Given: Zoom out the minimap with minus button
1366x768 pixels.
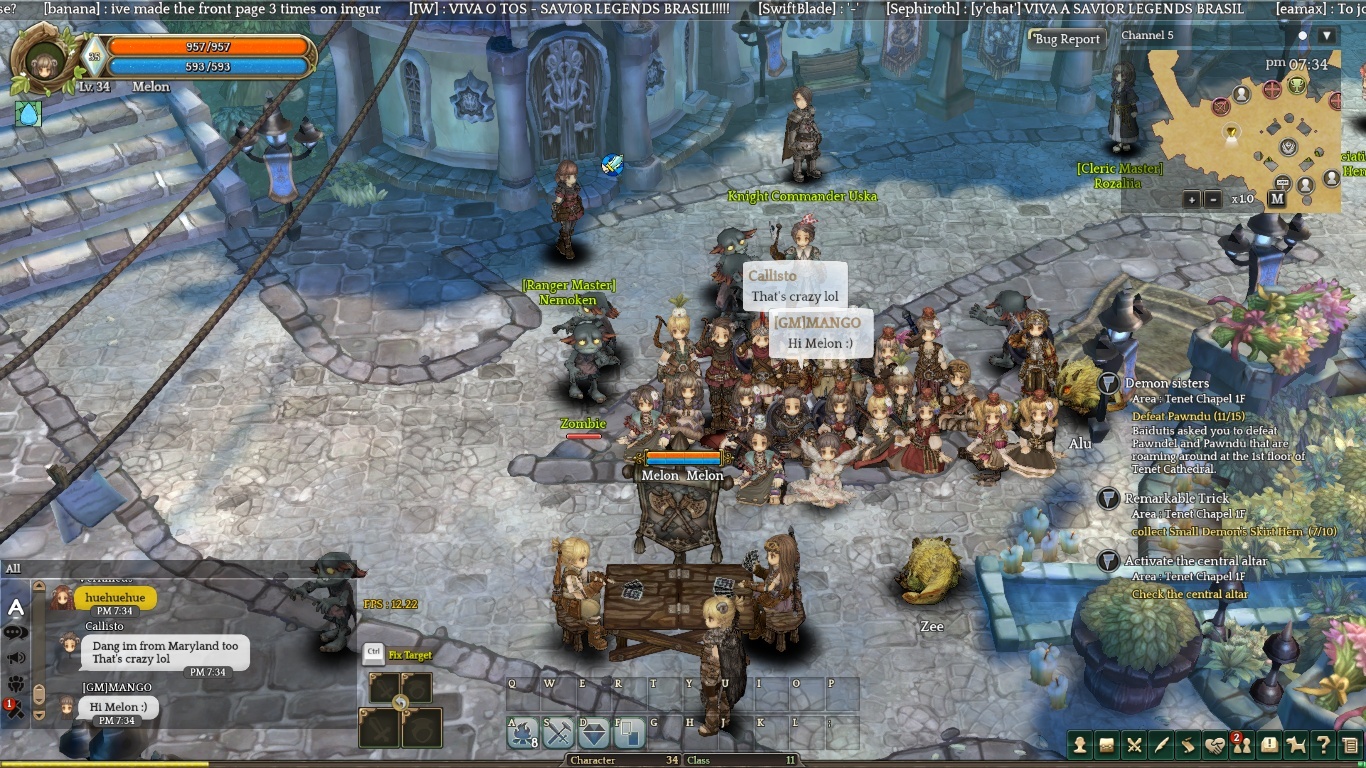Looking at the screenshot, I should pyautogui.click(x=1212, y=199).
